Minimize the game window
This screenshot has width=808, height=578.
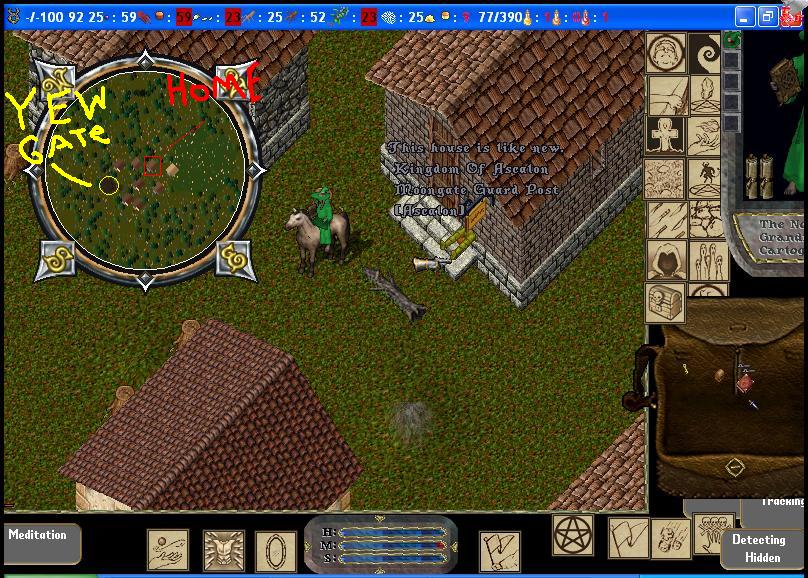(745, 17)
